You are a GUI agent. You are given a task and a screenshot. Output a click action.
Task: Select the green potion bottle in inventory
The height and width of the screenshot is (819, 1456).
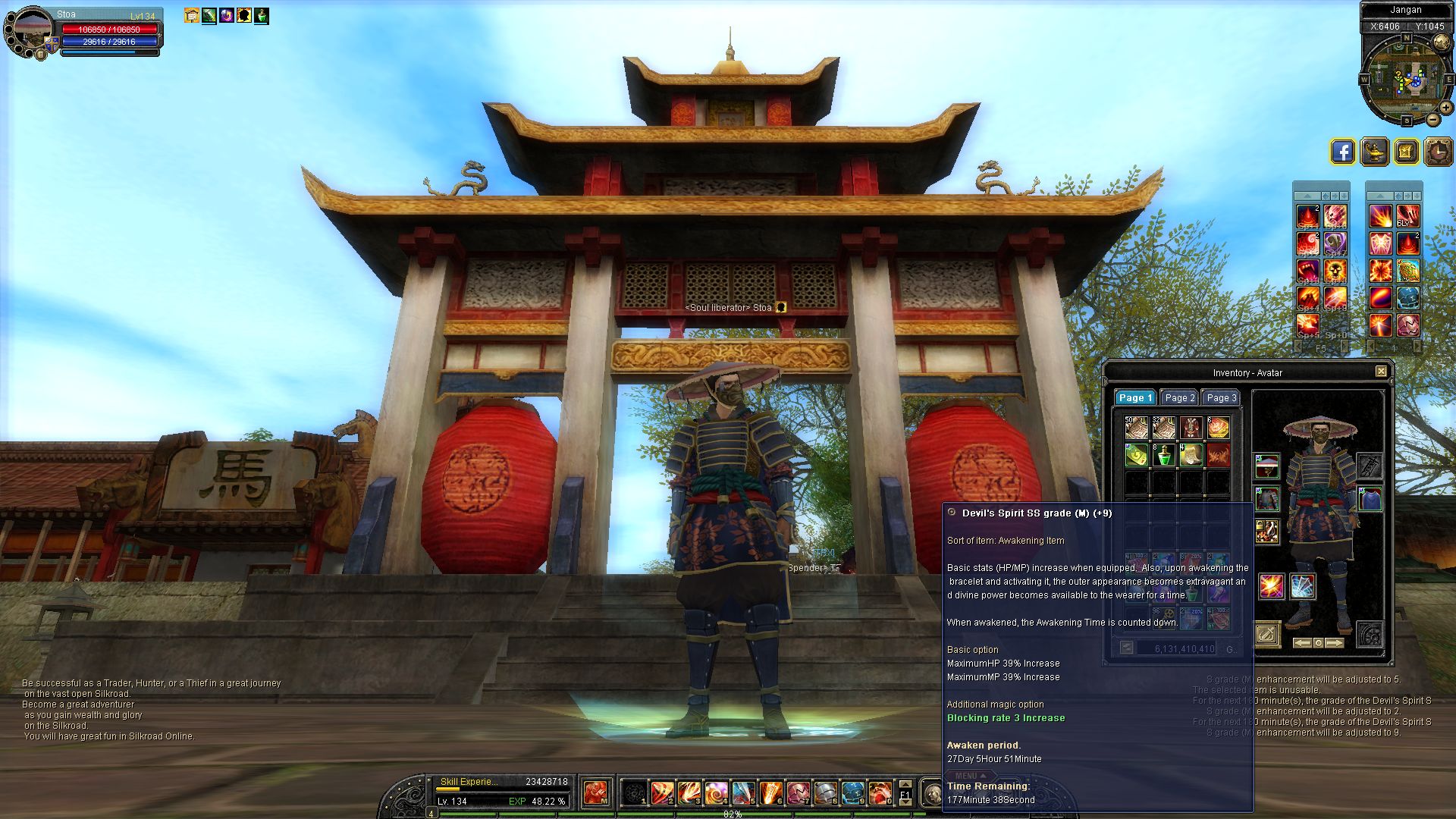coord(1163,455)
